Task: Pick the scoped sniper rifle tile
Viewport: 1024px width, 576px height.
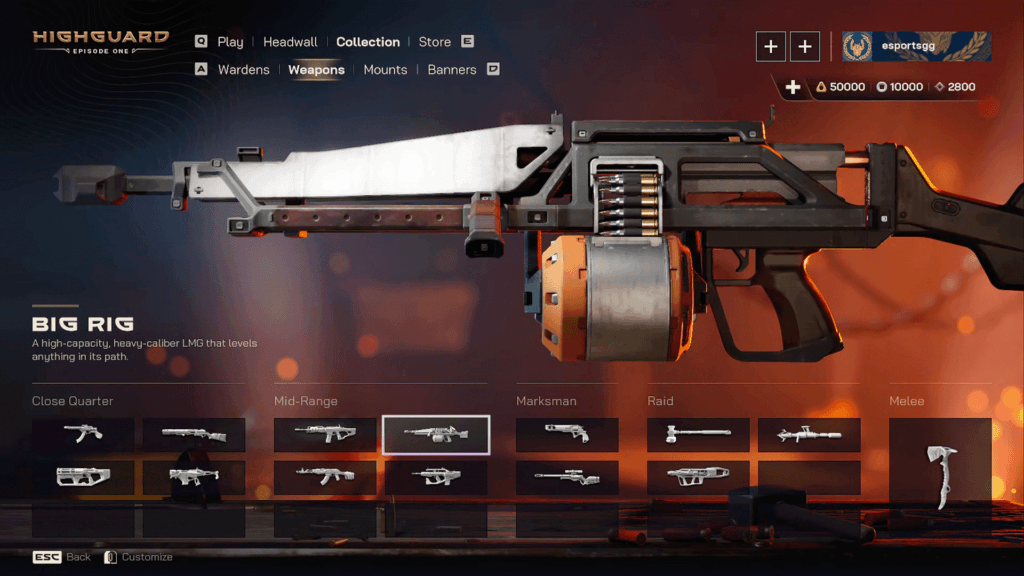Action: (567, 477)
